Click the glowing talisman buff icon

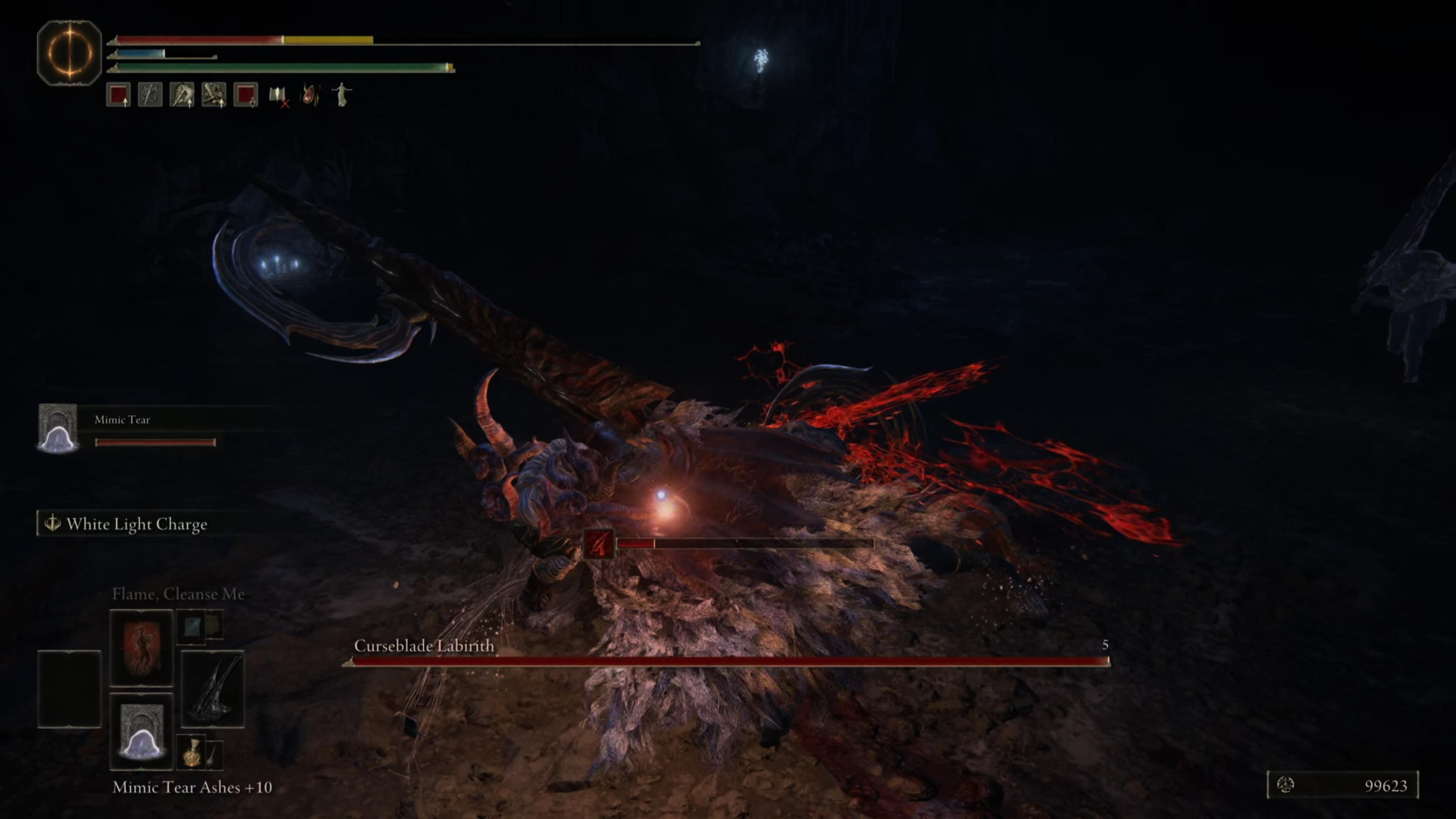point(311,95)
